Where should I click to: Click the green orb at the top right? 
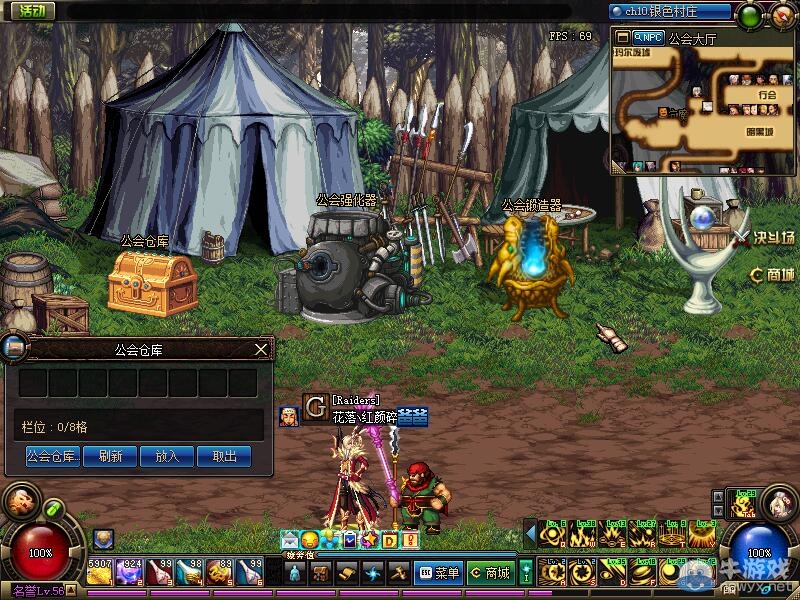pyautogui.click(x=748, y=15)
